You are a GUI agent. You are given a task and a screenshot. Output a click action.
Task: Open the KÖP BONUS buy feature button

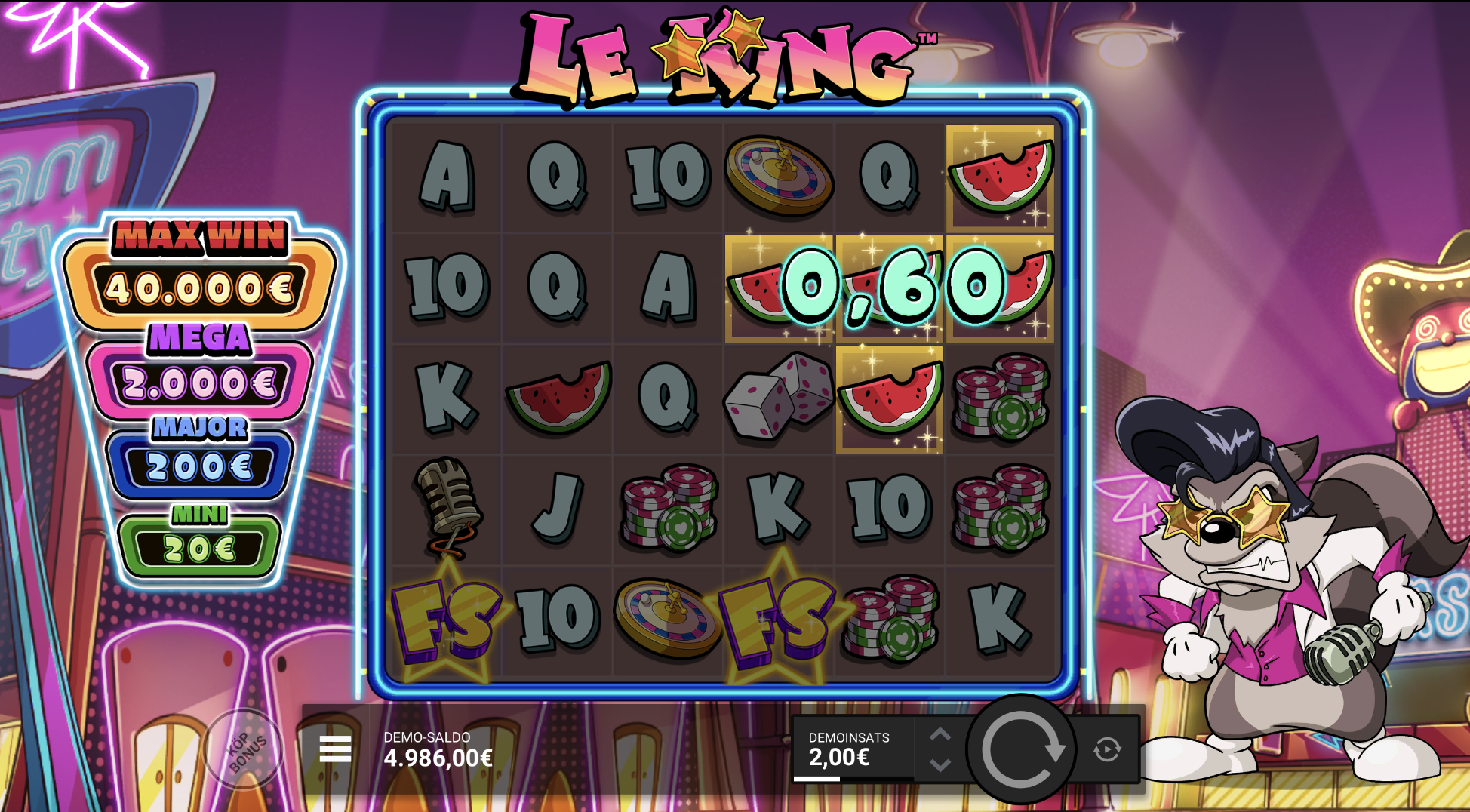click(244, 749)
